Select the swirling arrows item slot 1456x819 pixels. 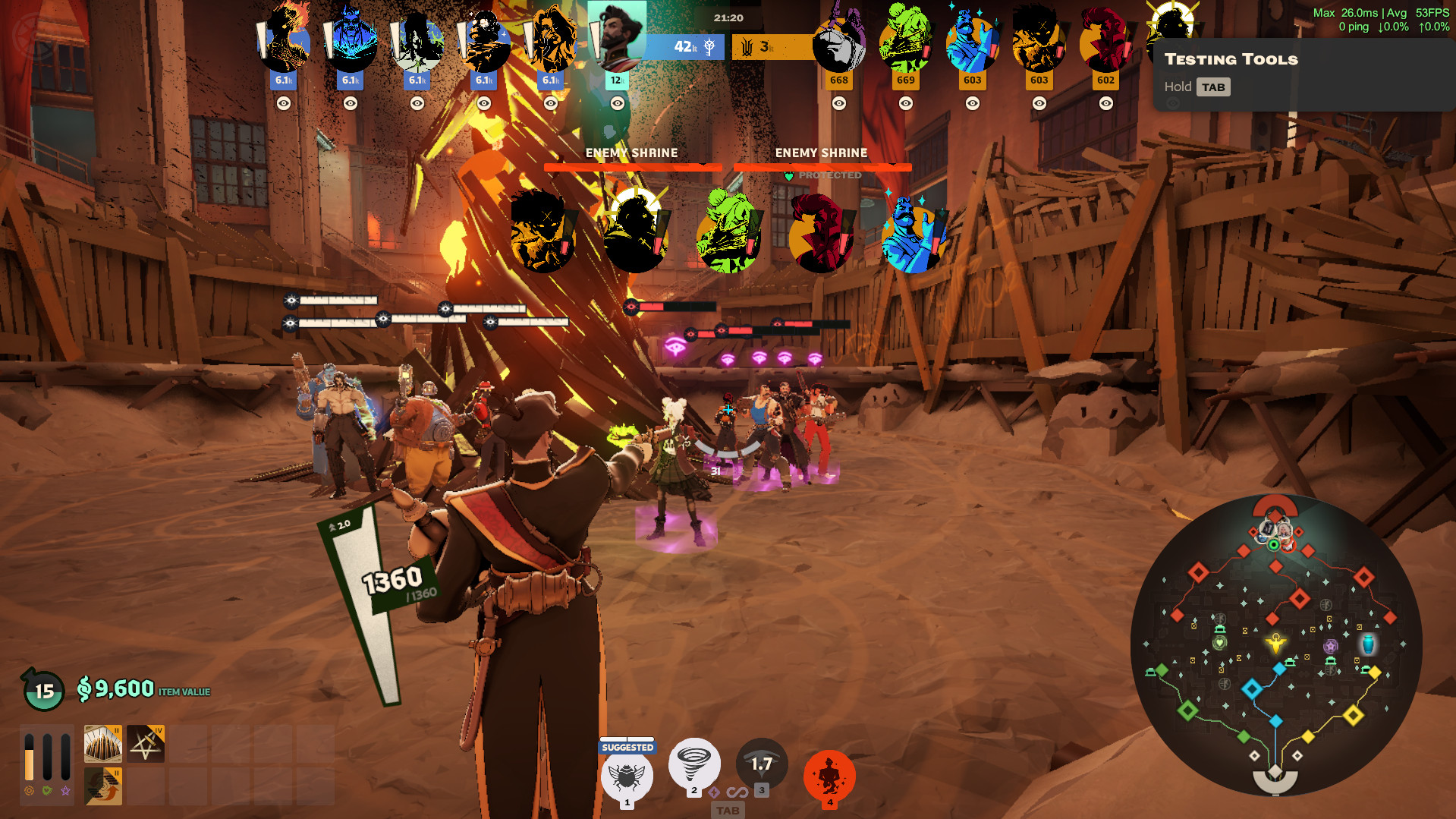pyautogui.click(x=102, y=785)
